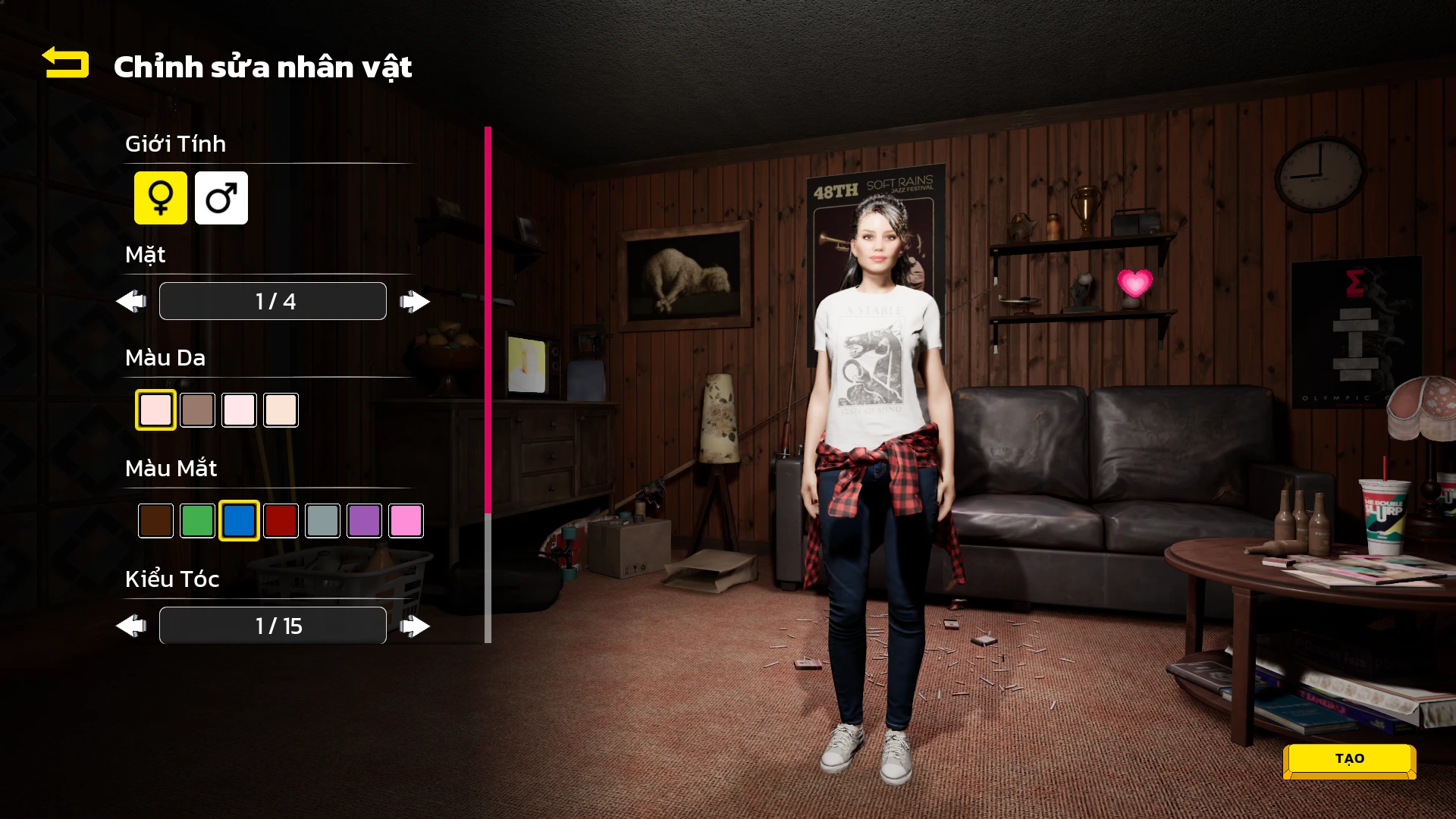Select the female gender icon
The width and height of the screenshot is (1456, 819).
click(161, 198)
